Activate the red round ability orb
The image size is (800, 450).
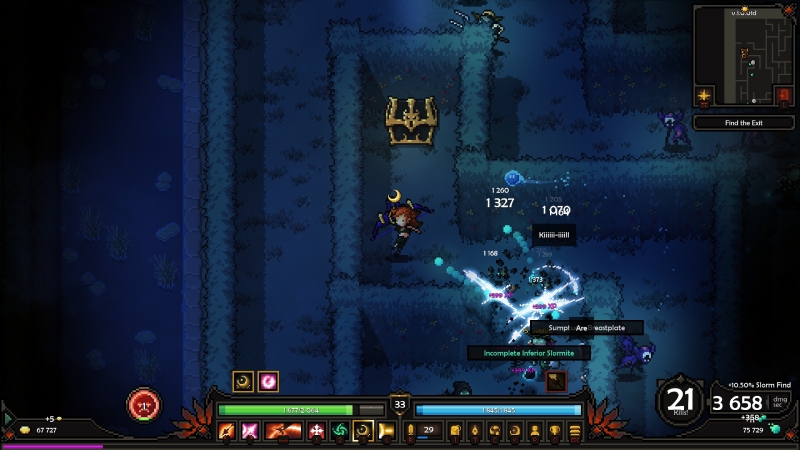(x=142, y=405)
